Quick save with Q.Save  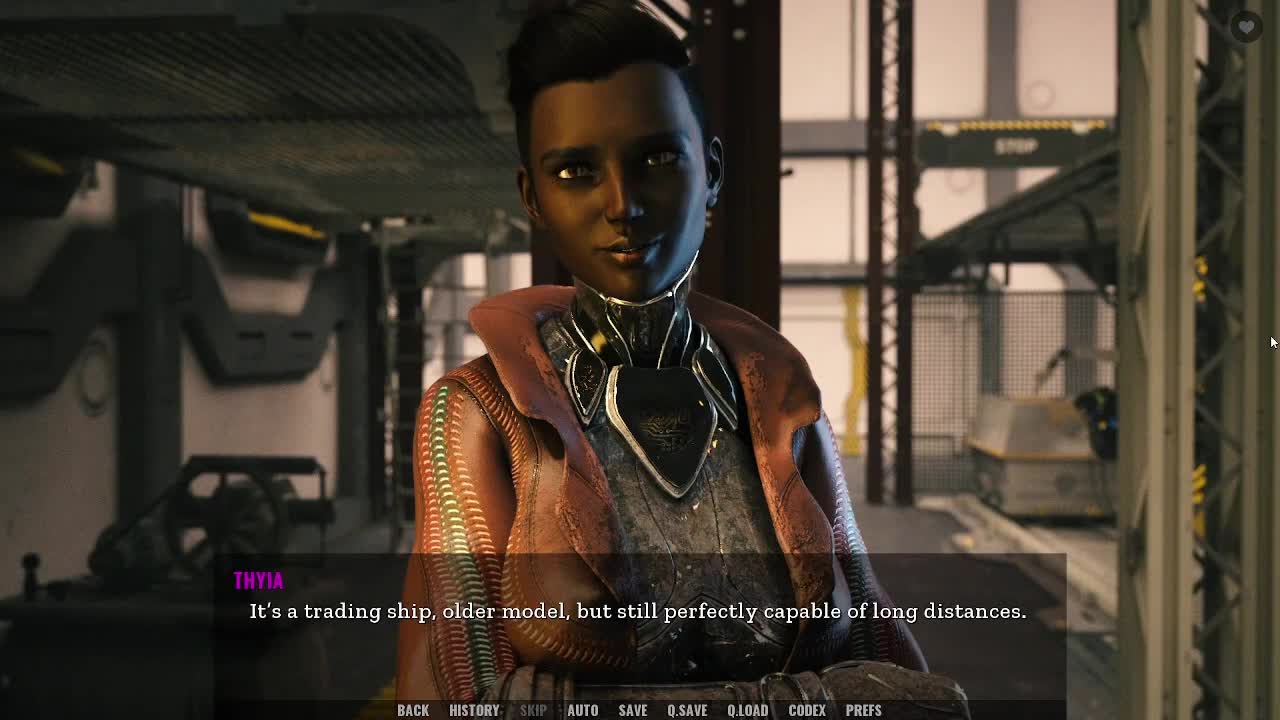point(687,710)
